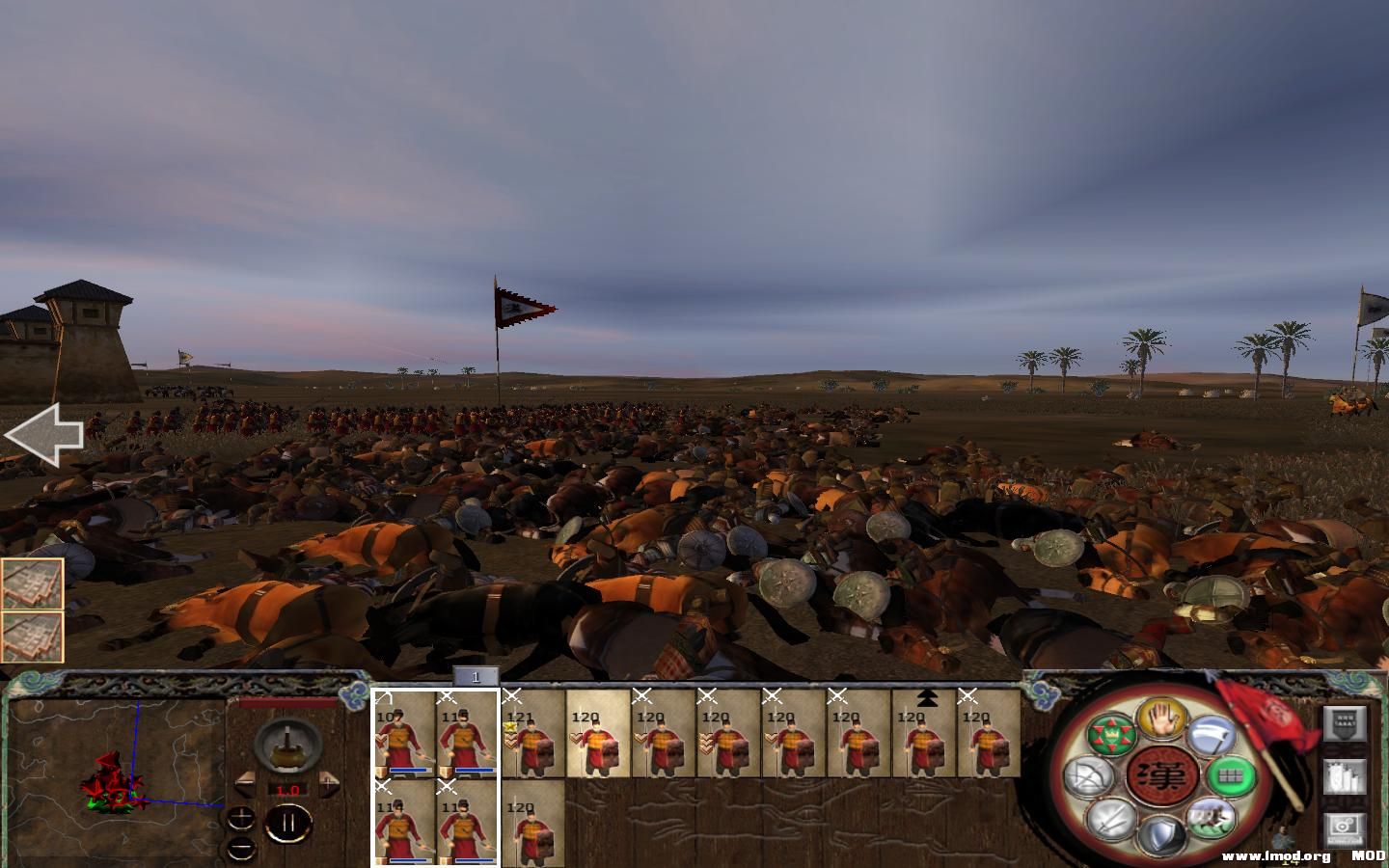Decrease battle speed with the left arrow
The height and width of the screenshot is (868, 1389).
click(245, 784)
